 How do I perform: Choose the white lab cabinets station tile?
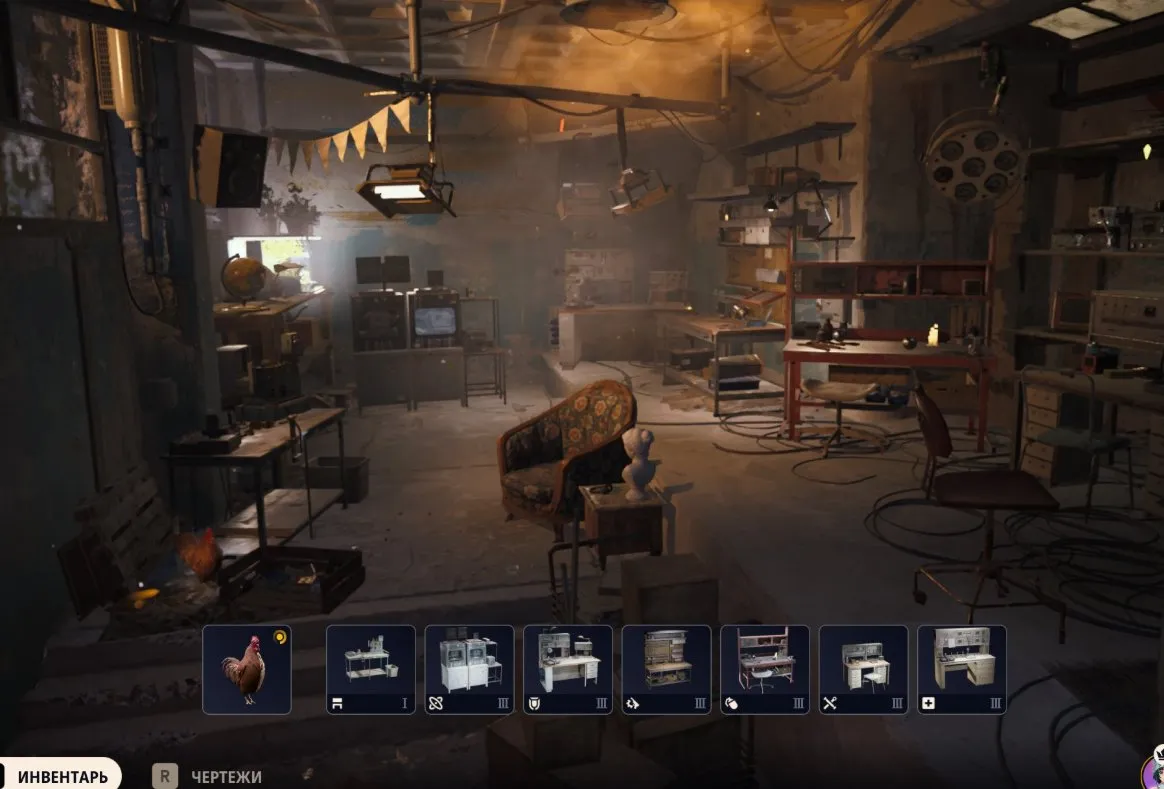tap(469, 669)
